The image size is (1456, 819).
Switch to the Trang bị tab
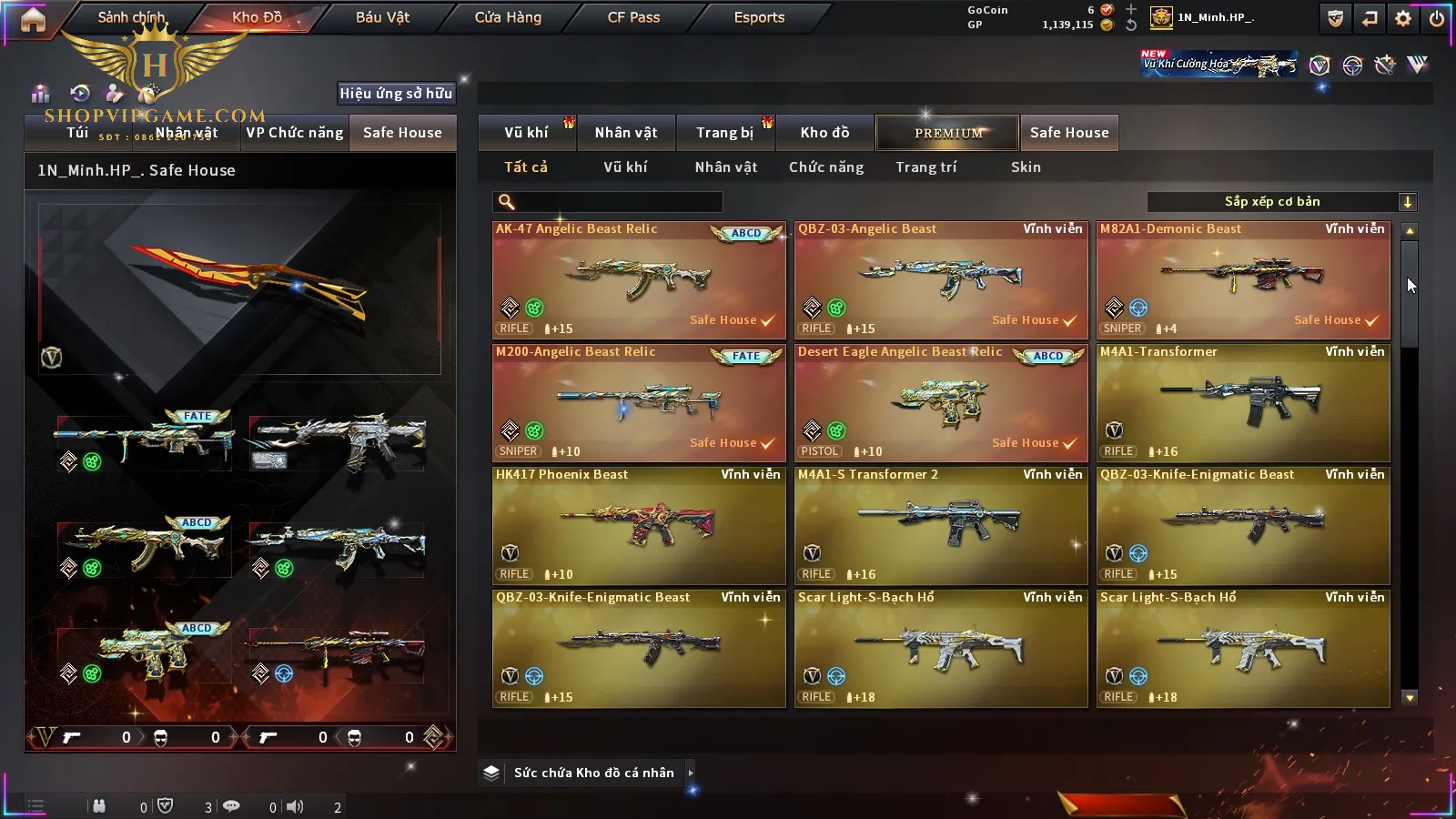coord(724,133)
